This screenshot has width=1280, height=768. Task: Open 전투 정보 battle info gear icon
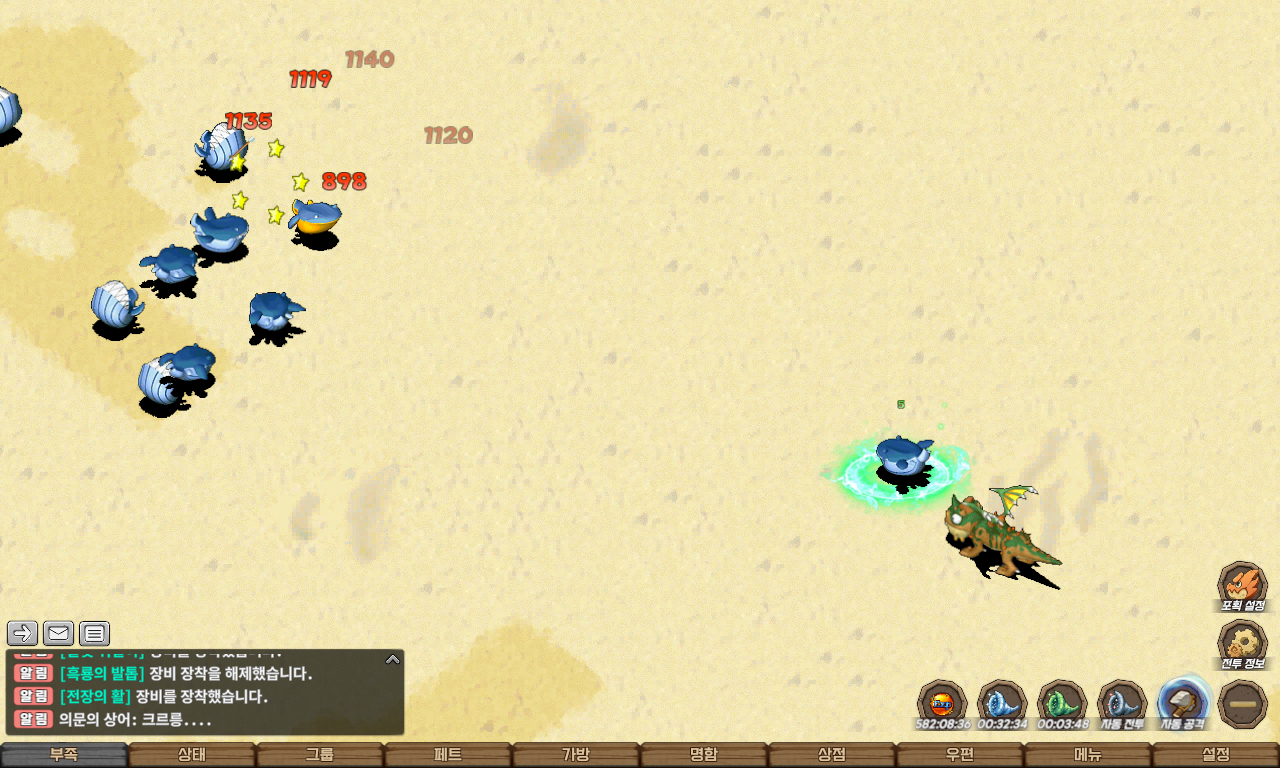1242,643
